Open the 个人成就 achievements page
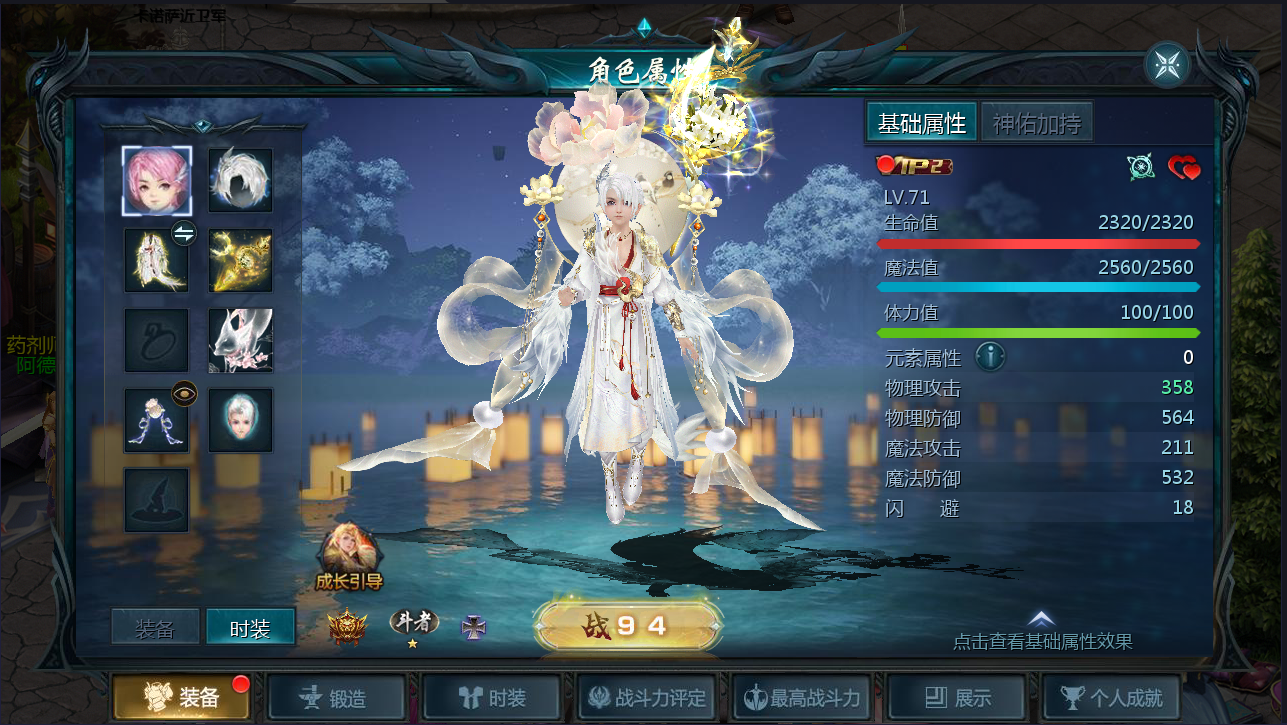Viewport: 1287px width, 725px height. tap(1111, 698)
